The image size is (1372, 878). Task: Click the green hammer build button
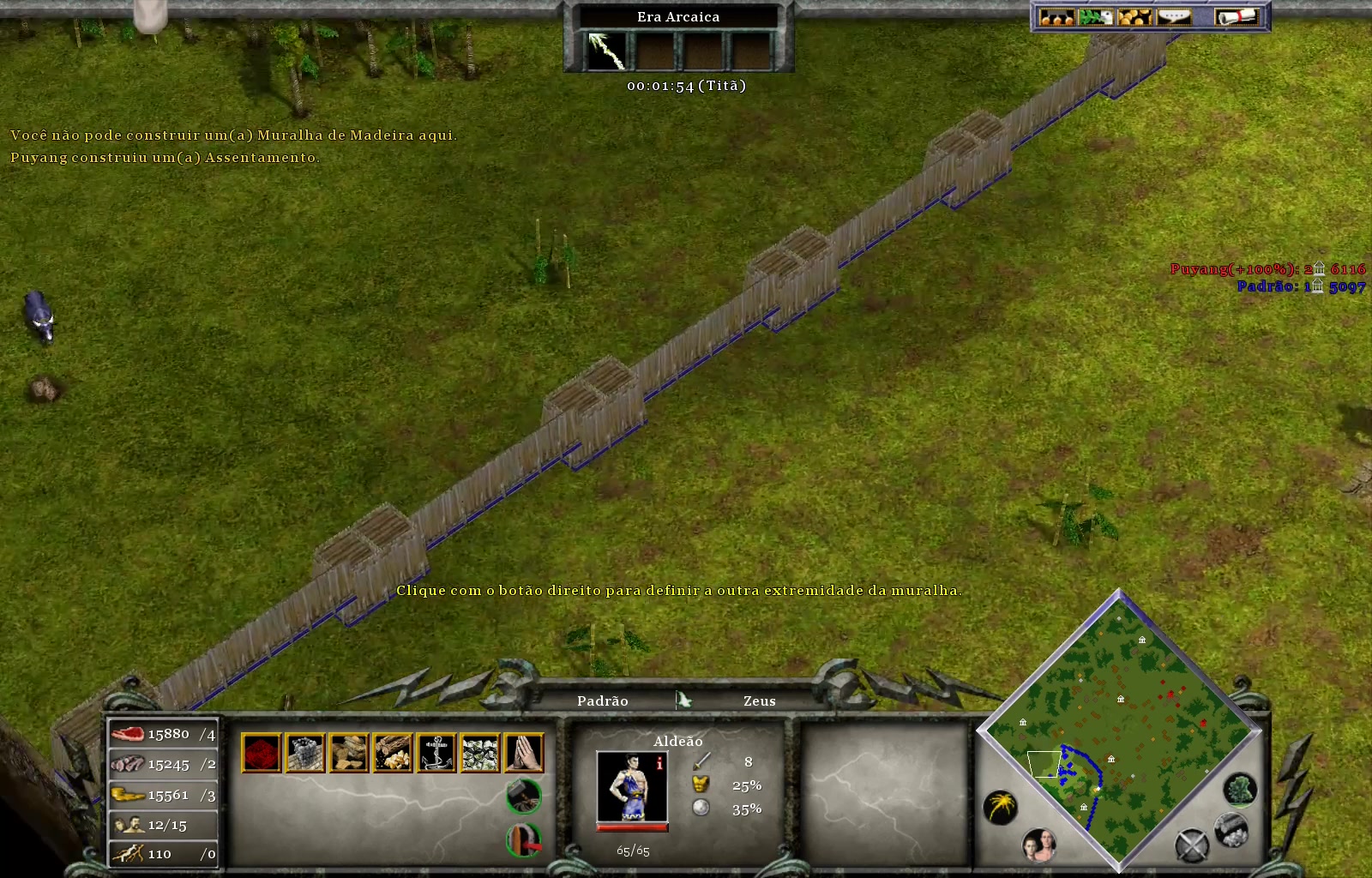[522, 797]
